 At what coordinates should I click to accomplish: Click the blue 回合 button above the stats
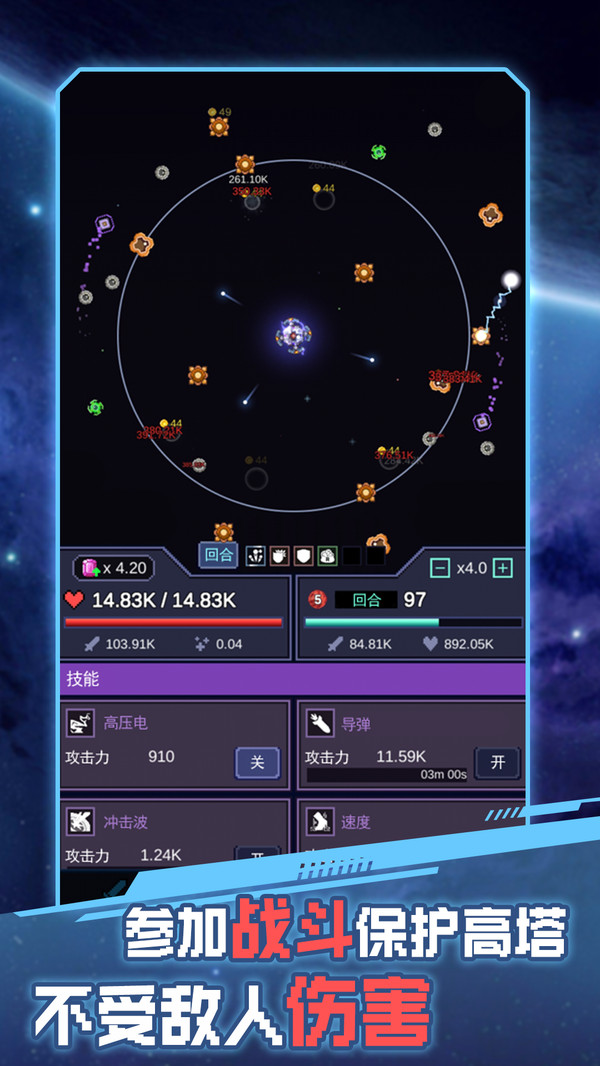click(218, 555)
